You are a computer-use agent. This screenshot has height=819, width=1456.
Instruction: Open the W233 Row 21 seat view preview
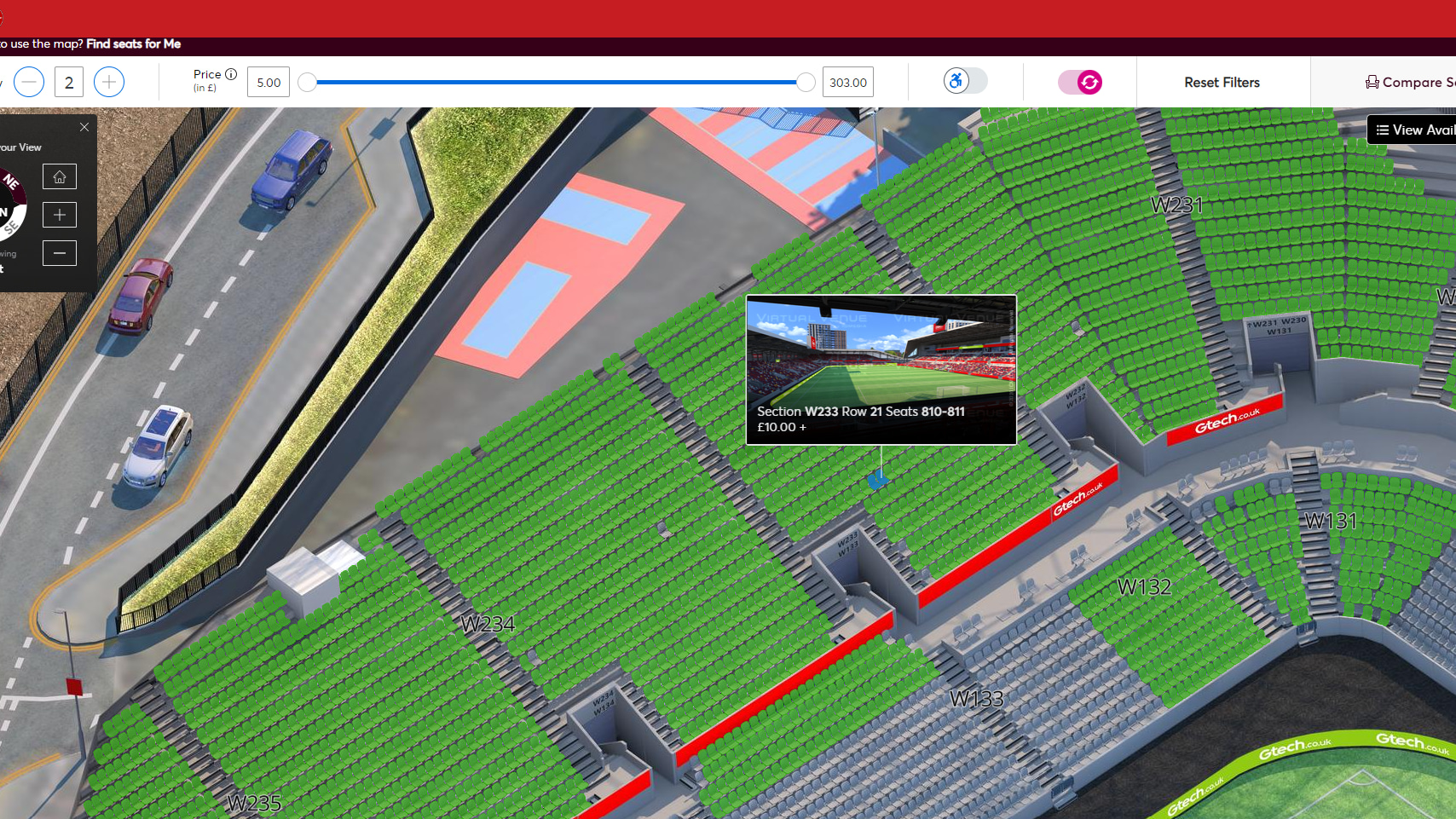pos(880,368)
